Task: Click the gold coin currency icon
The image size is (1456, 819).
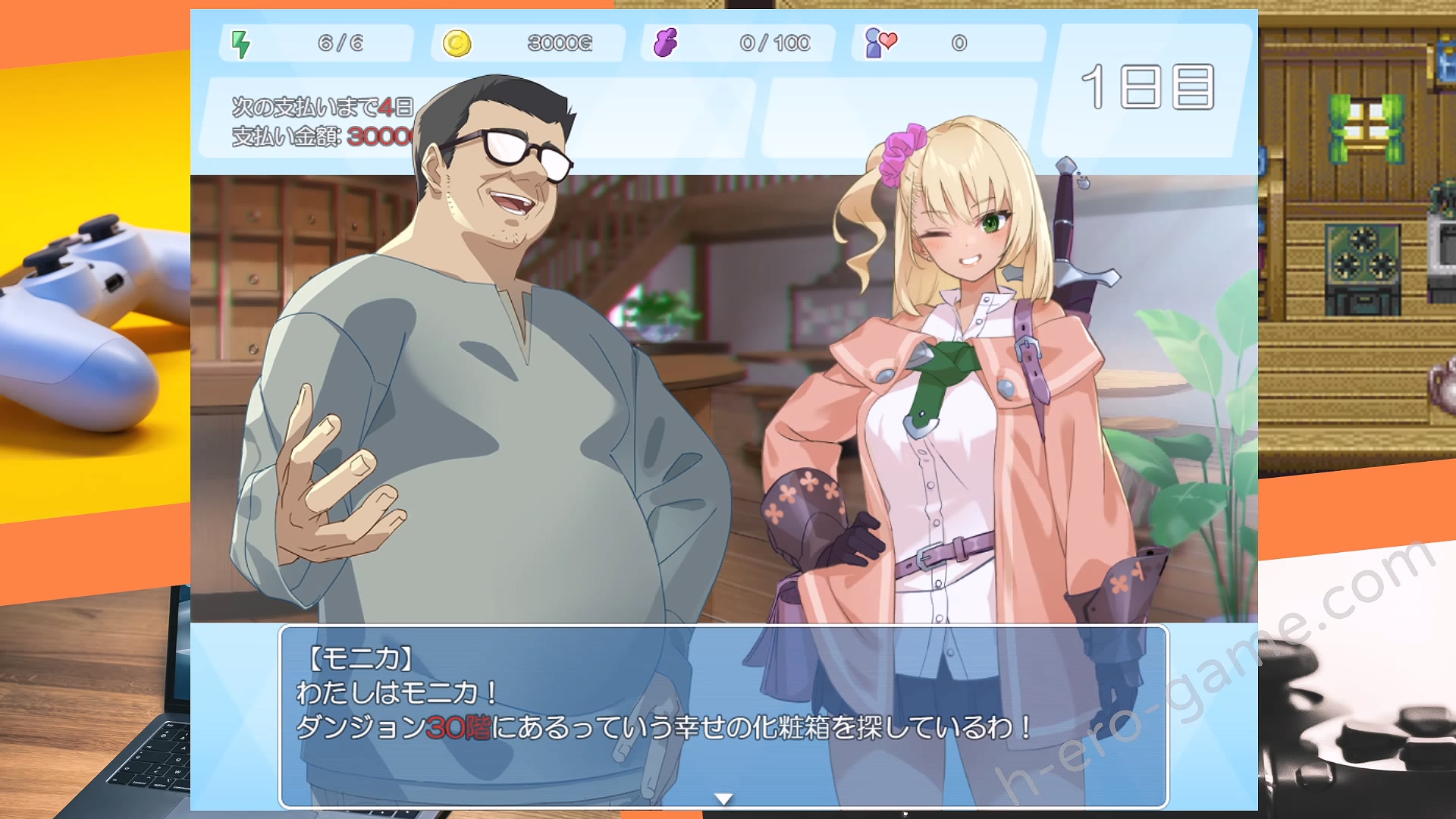Action: coord(456,43)
